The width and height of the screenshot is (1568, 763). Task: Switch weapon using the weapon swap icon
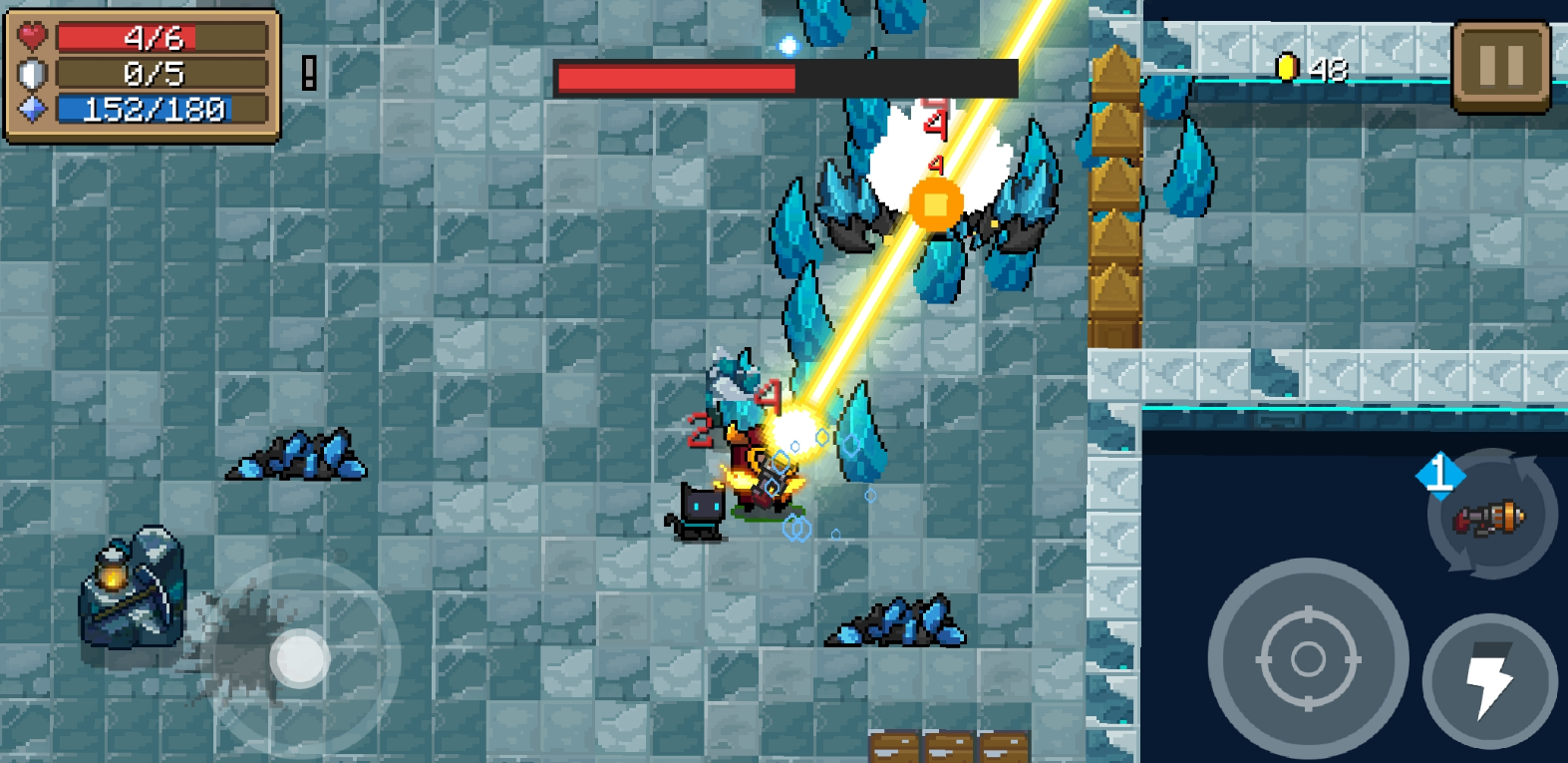(x=1491, y=516)
